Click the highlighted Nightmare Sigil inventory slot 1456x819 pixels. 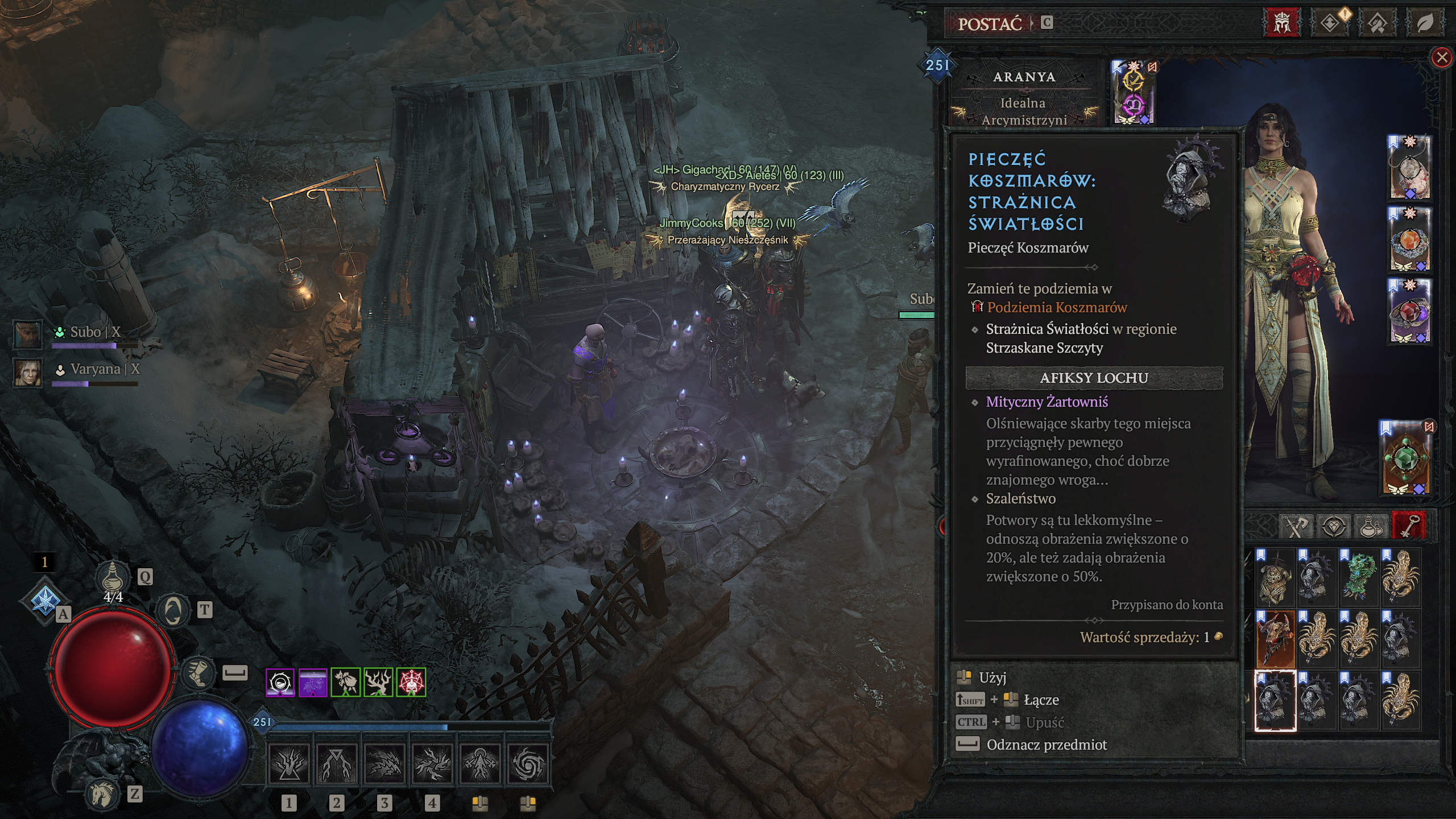click(1275, 701)
